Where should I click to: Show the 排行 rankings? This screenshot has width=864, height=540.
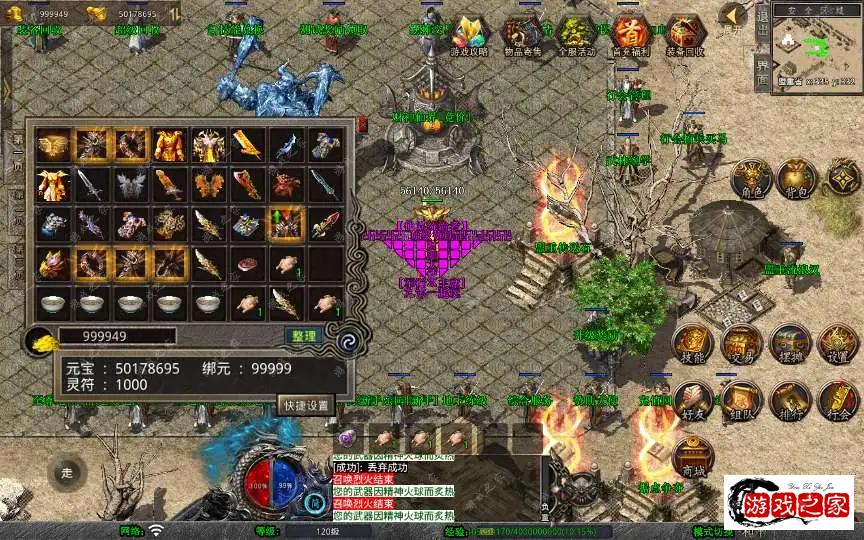point(790,399)
